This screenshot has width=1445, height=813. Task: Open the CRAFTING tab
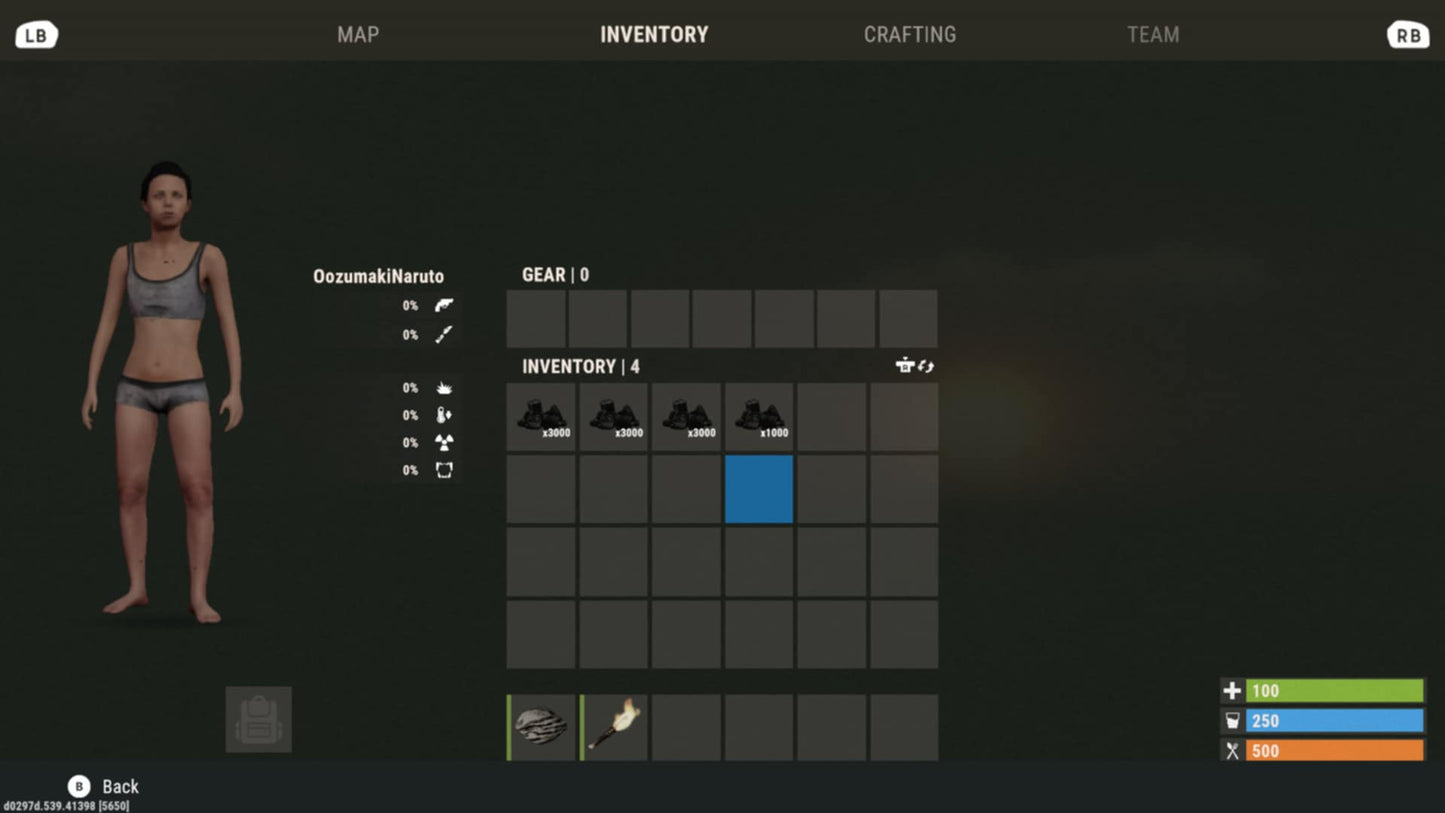(x=909, y=35)
